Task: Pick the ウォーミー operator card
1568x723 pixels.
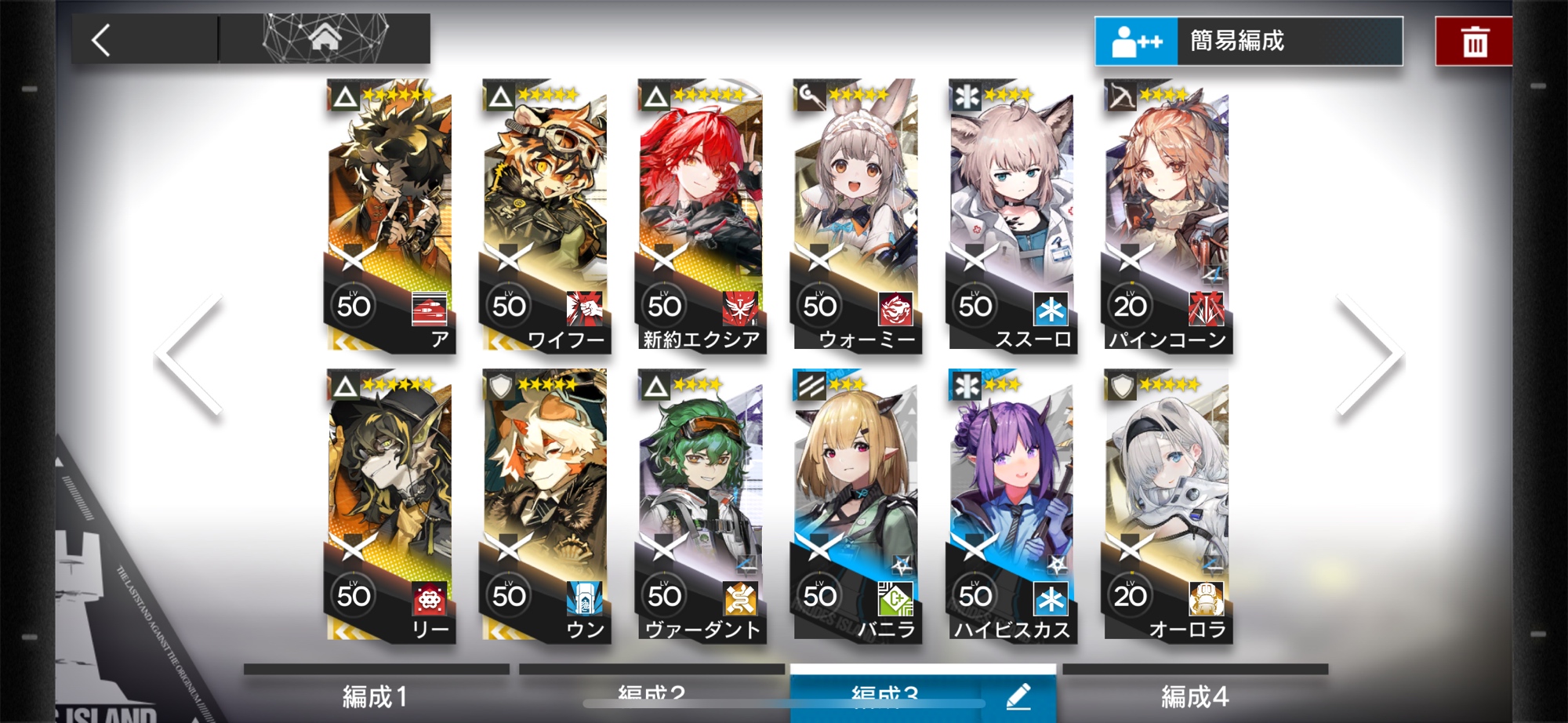Action: [x=855, y=216]
